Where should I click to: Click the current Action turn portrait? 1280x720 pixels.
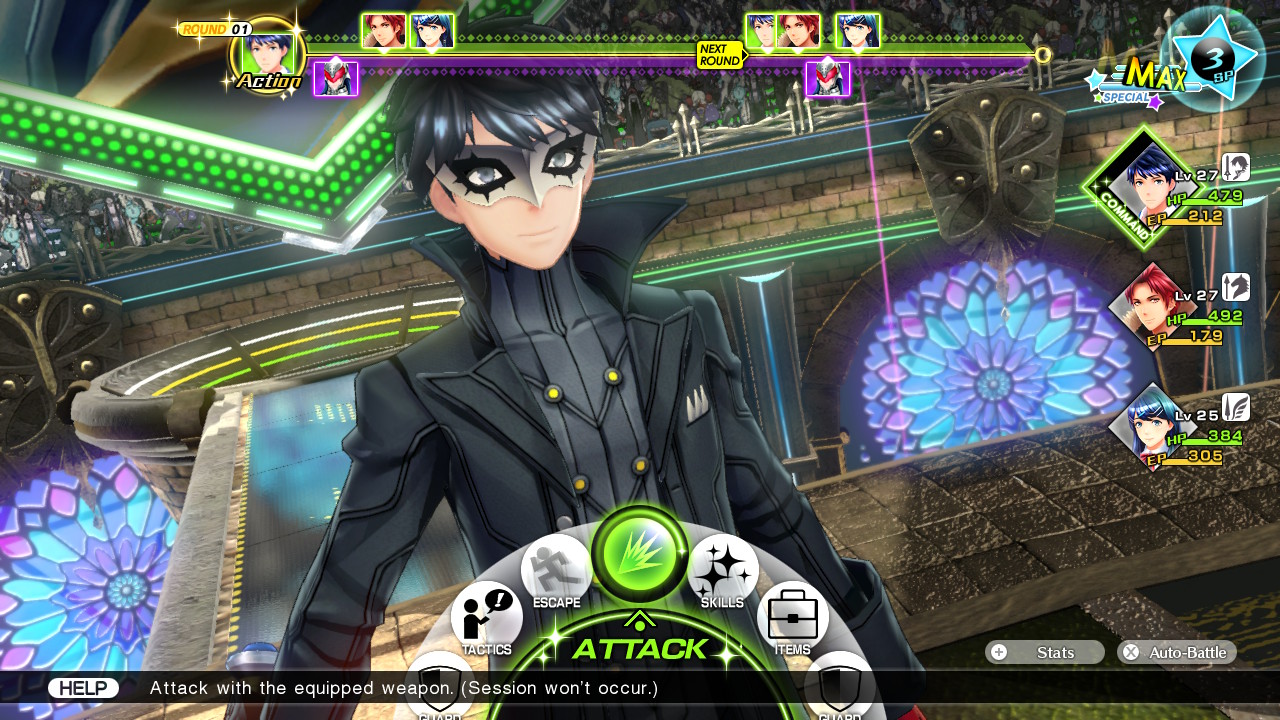(268, 55)
